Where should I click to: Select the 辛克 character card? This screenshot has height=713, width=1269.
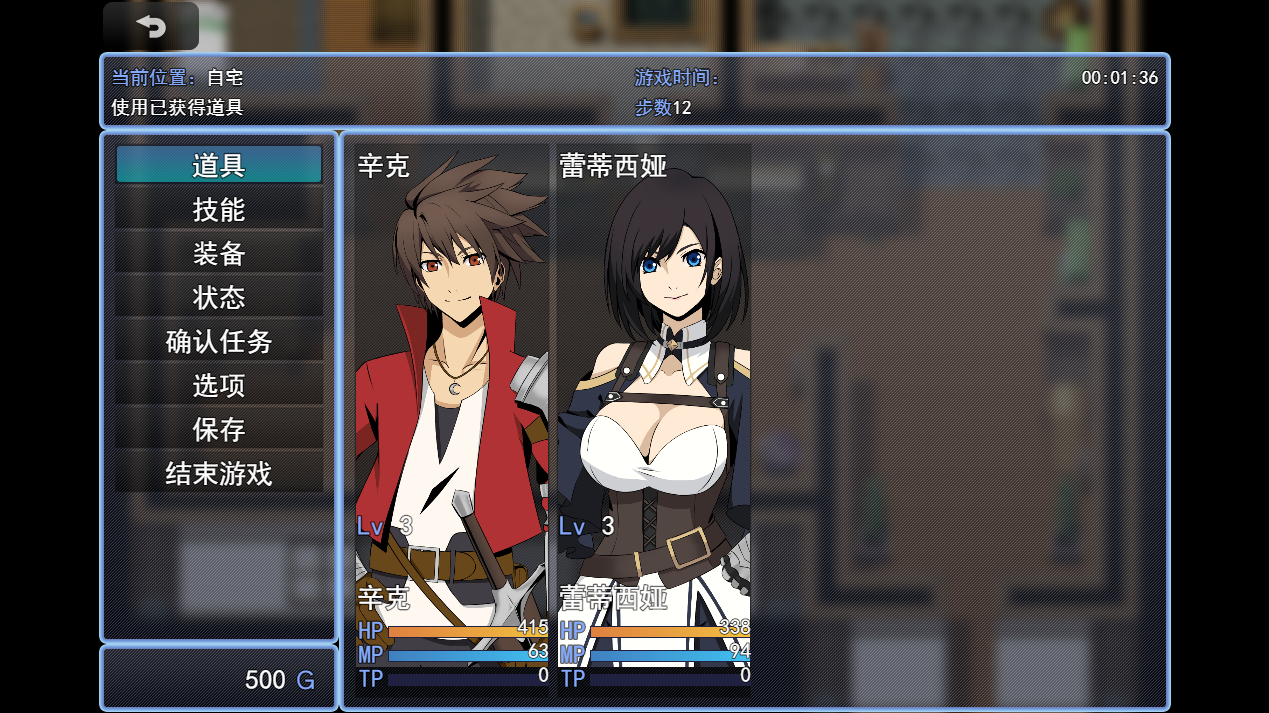tap(452, 420)
